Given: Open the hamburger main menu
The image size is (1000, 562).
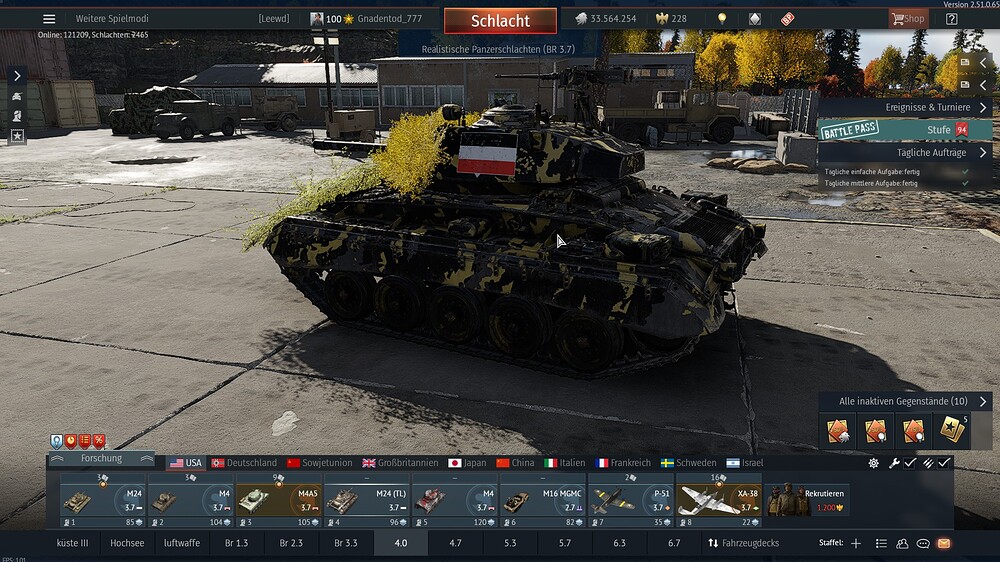Looking at the screenshot, I should coord(49,19).
